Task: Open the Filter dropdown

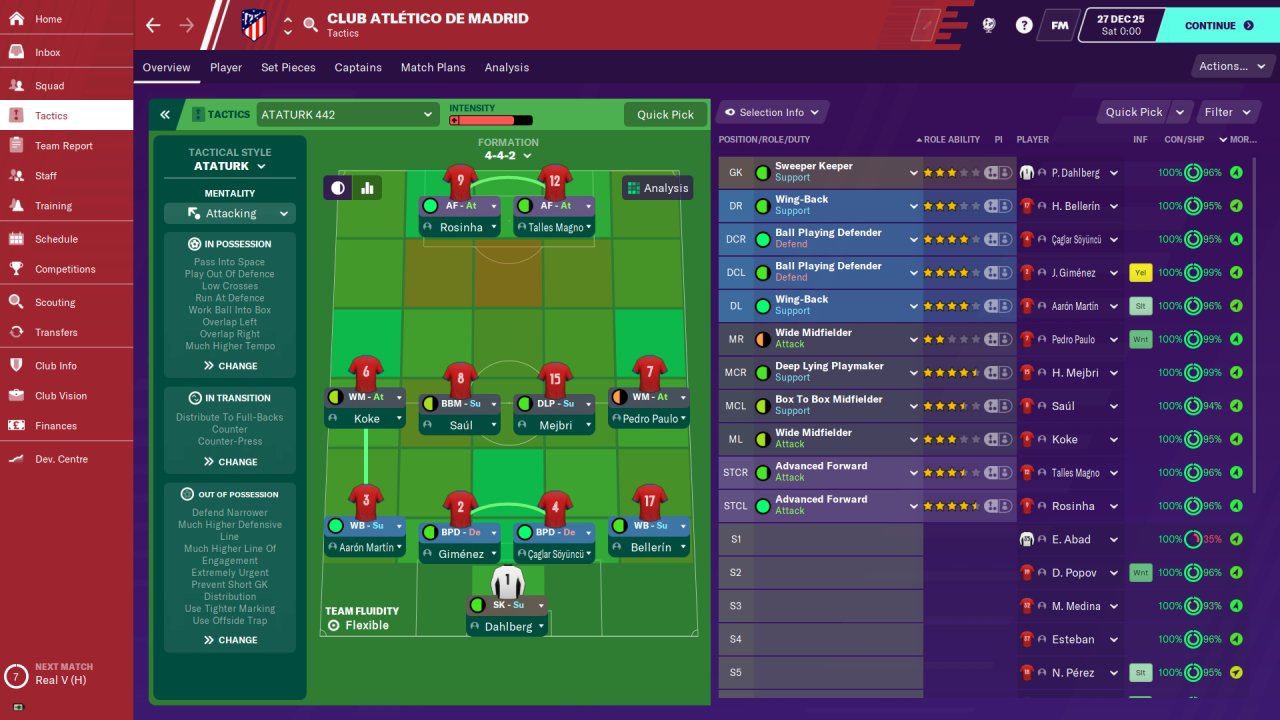Action: pyautogui.click(x=1226, y=112)
